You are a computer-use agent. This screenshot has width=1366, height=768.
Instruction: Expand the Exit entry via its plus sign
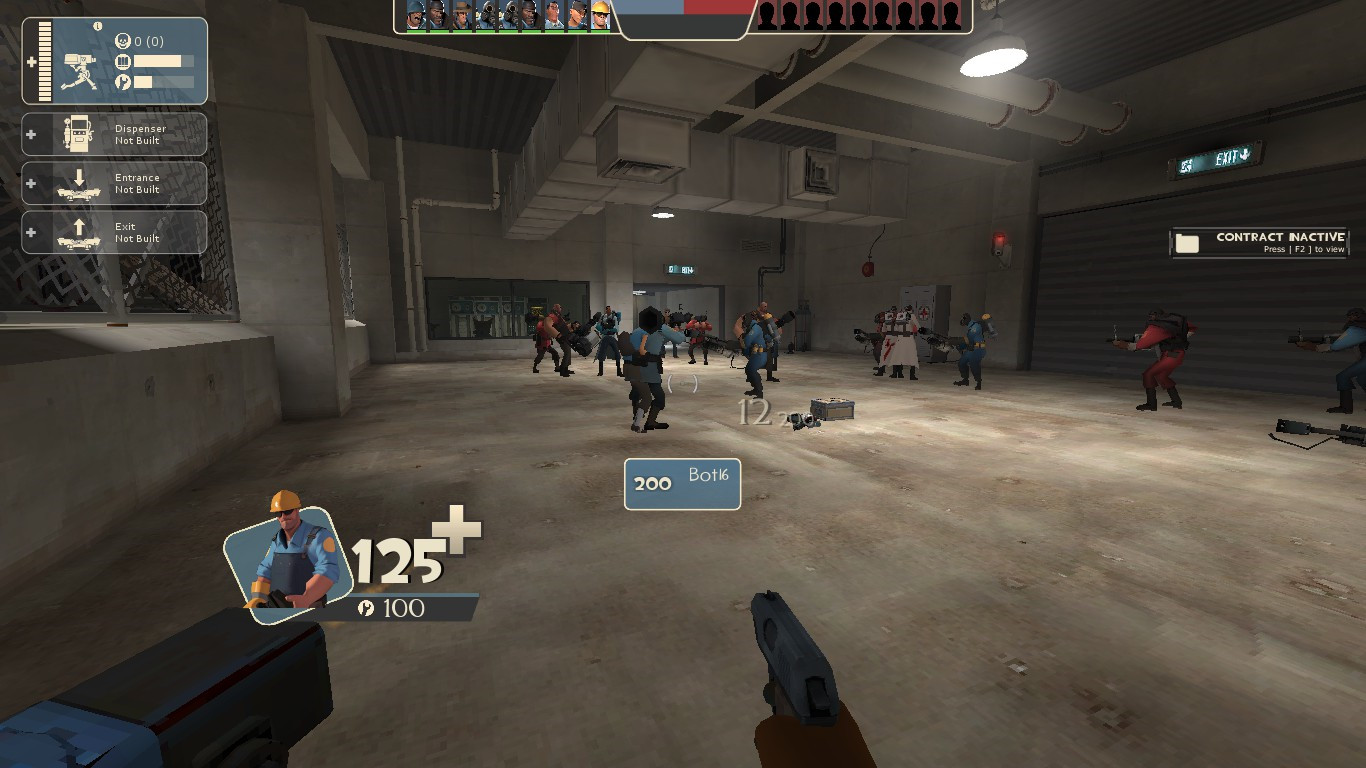pos(31,232)
